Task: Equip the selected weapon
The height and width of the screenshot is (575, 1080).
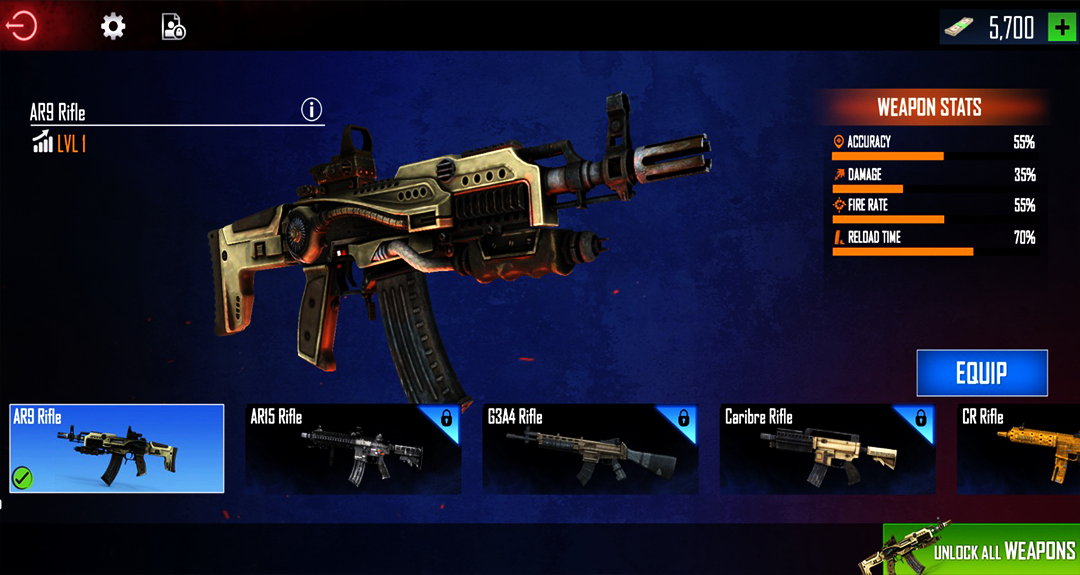Action: [981, 373]
